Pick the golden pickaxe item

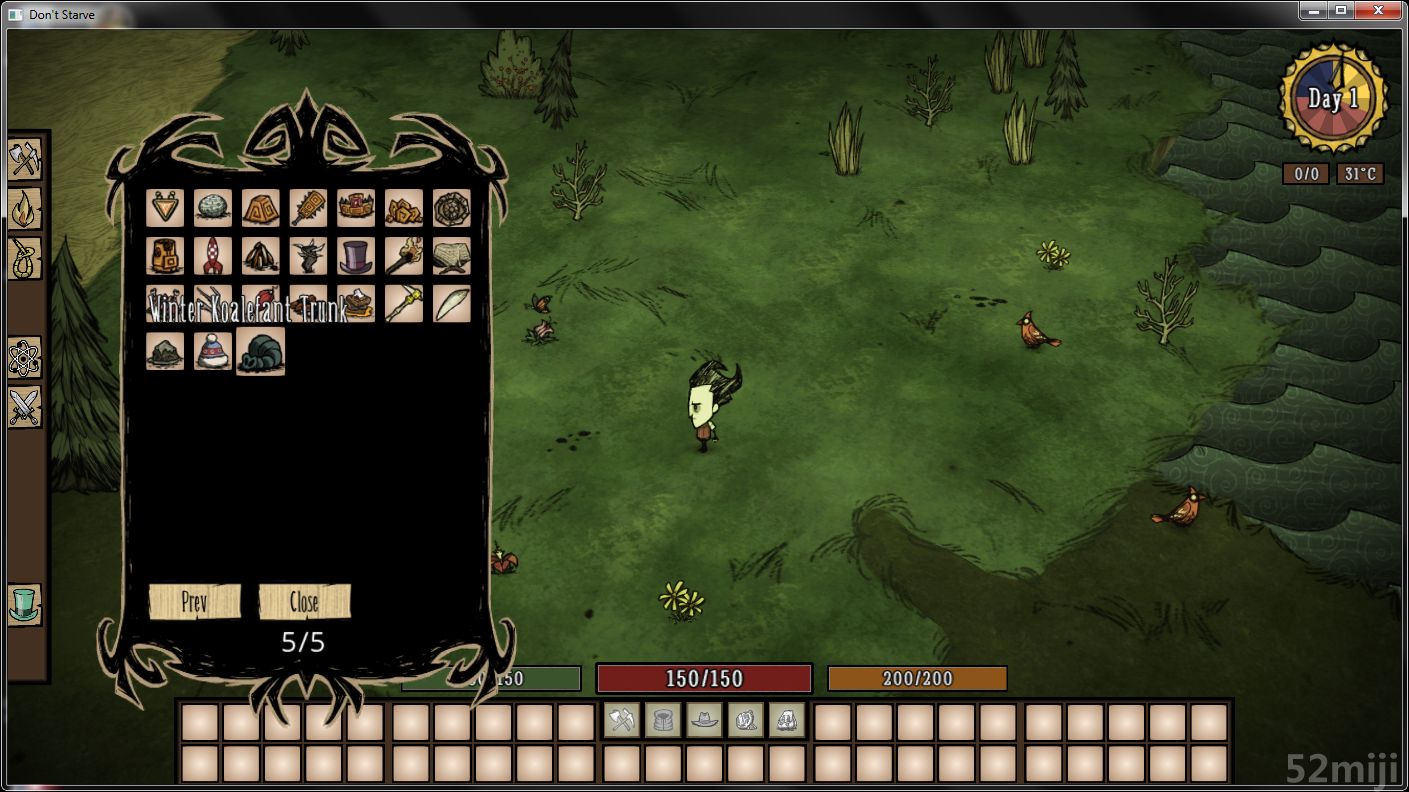[x=404, y=304]
